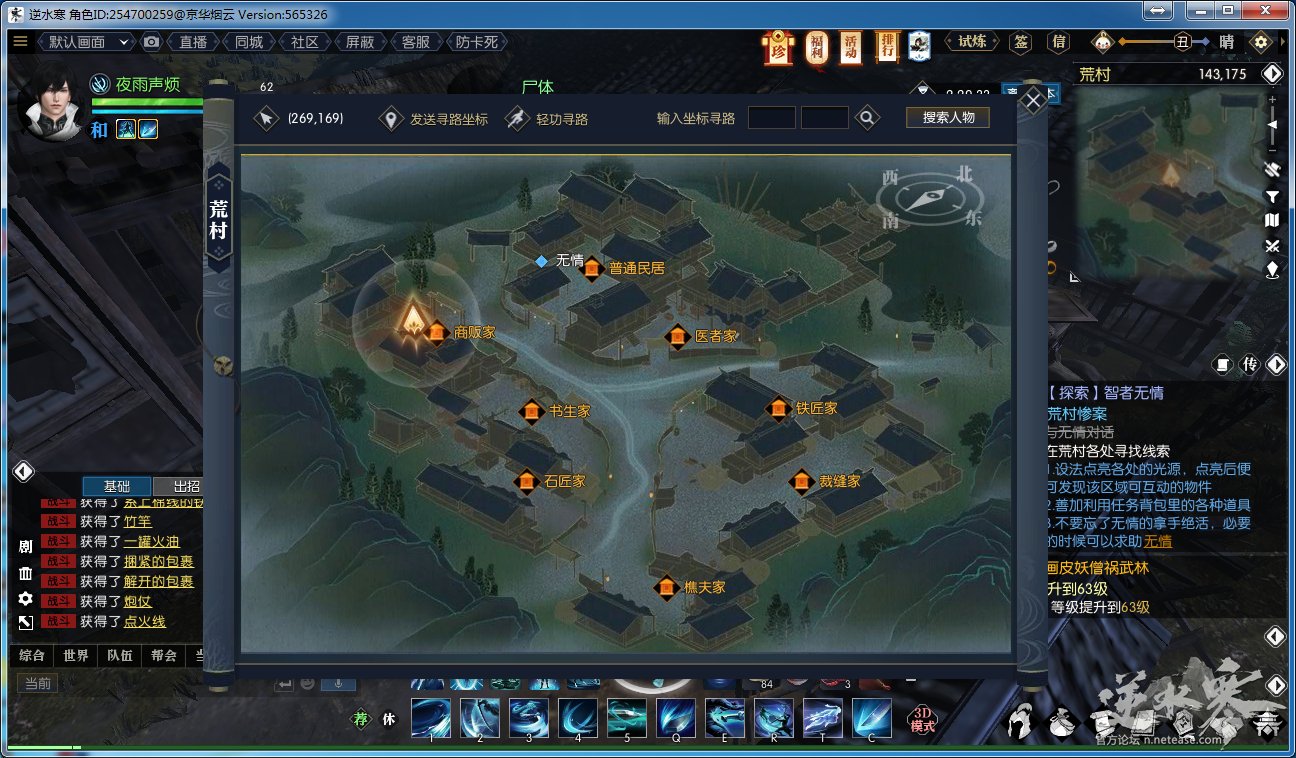
Task: Select the 樵夫家 map marker
Action: click(x=666, y=587)
